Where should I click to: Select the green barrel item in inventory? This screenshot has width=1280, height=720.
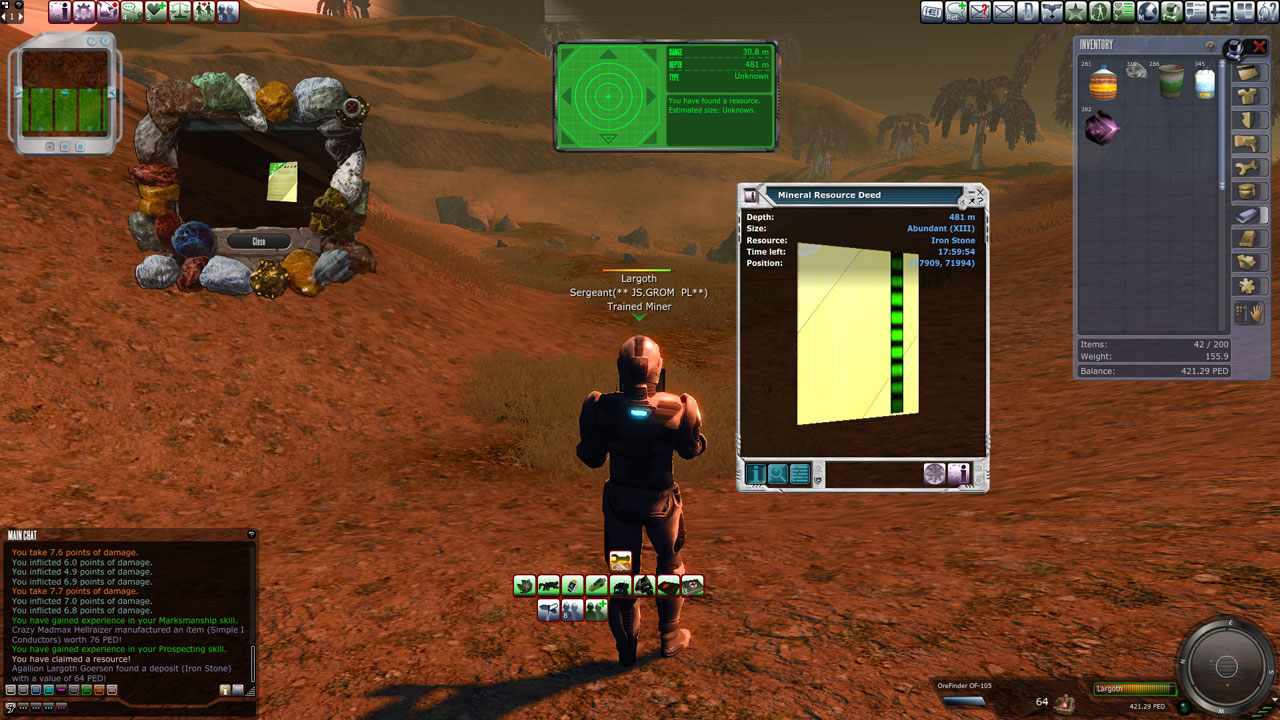[x=1171, y=83]
